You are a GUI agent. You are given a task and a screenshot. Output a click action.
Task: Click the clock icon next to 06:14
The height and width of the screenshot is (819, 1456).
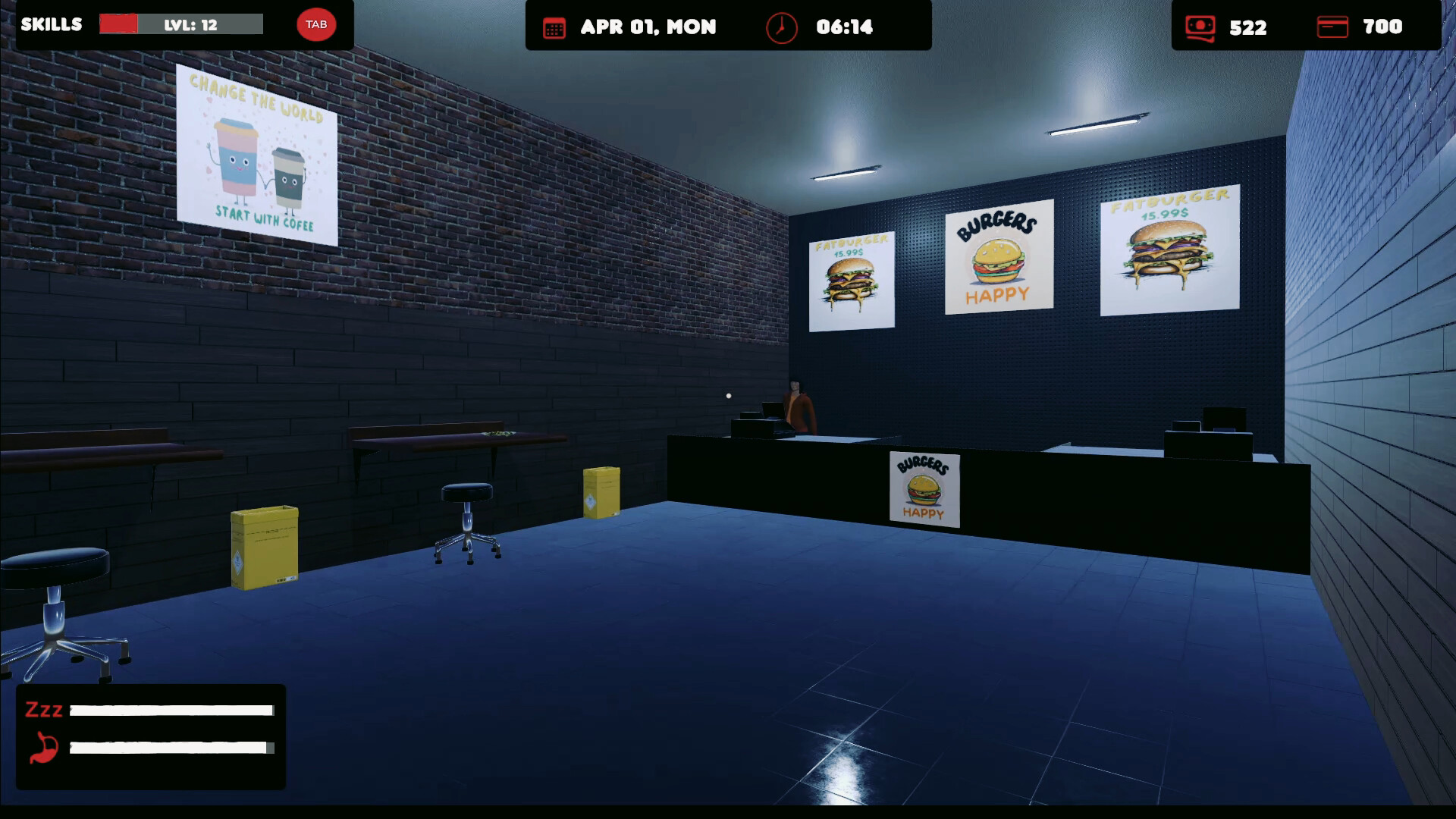(780, 27)
